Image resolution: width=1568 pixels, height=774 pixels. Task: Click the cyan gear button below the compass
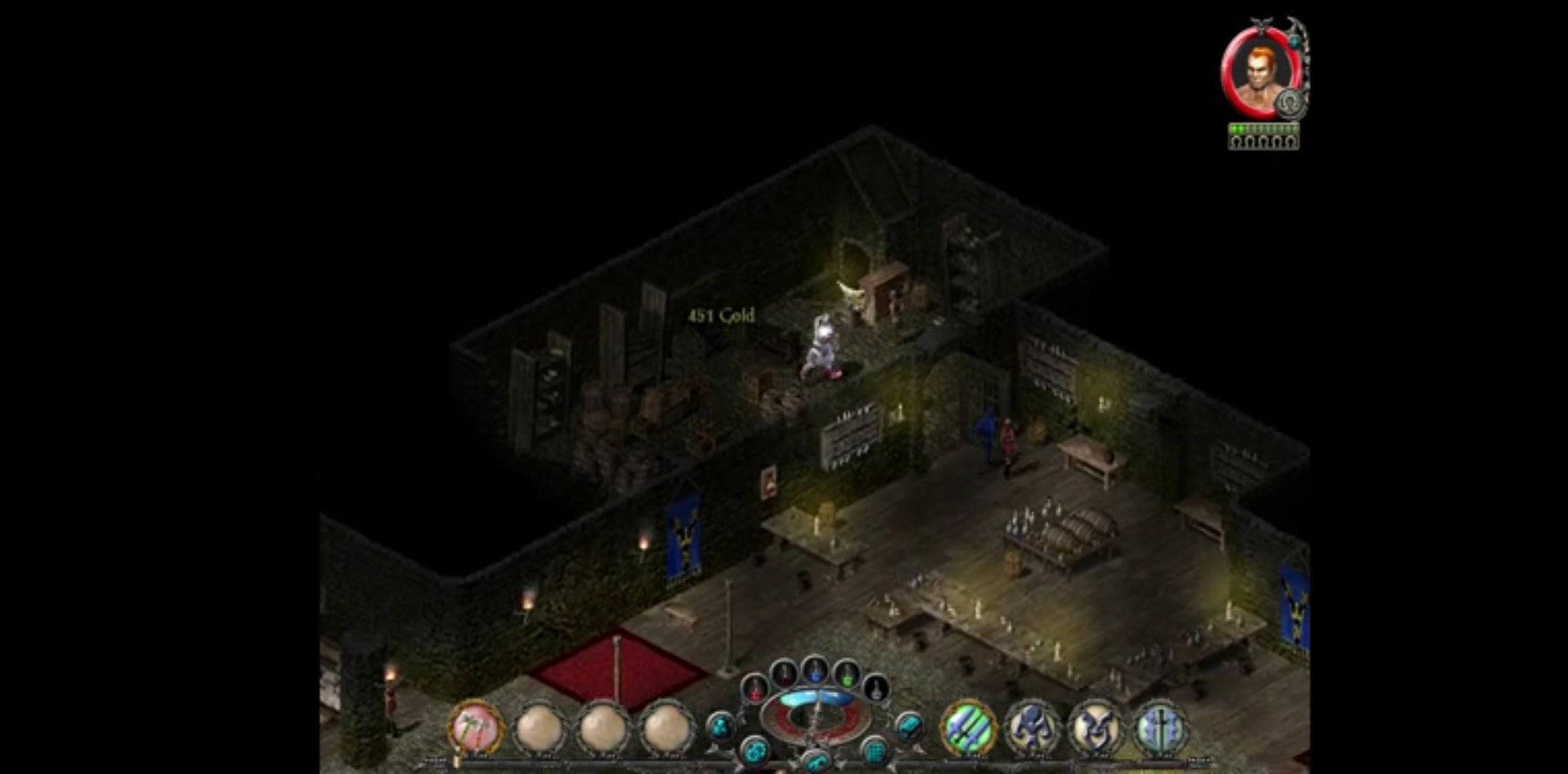(754, 752)
